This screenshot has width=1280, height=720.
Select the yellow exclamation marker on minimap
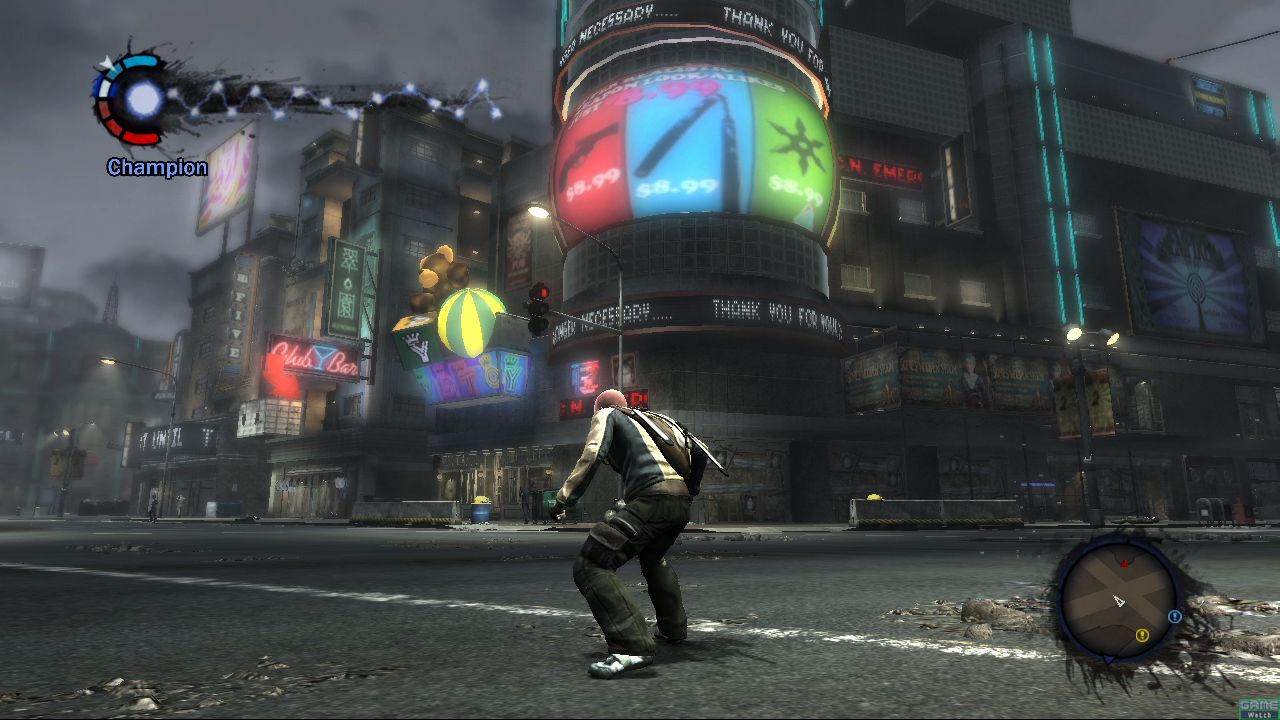1142,634
